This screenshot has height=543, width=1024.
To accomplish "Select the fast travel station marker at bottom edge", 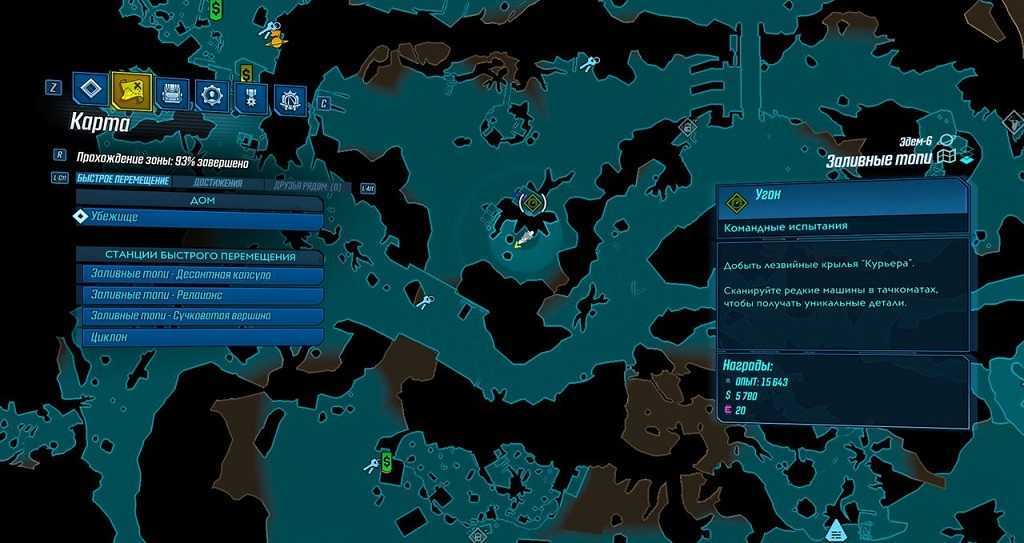I will pos(835,527).
